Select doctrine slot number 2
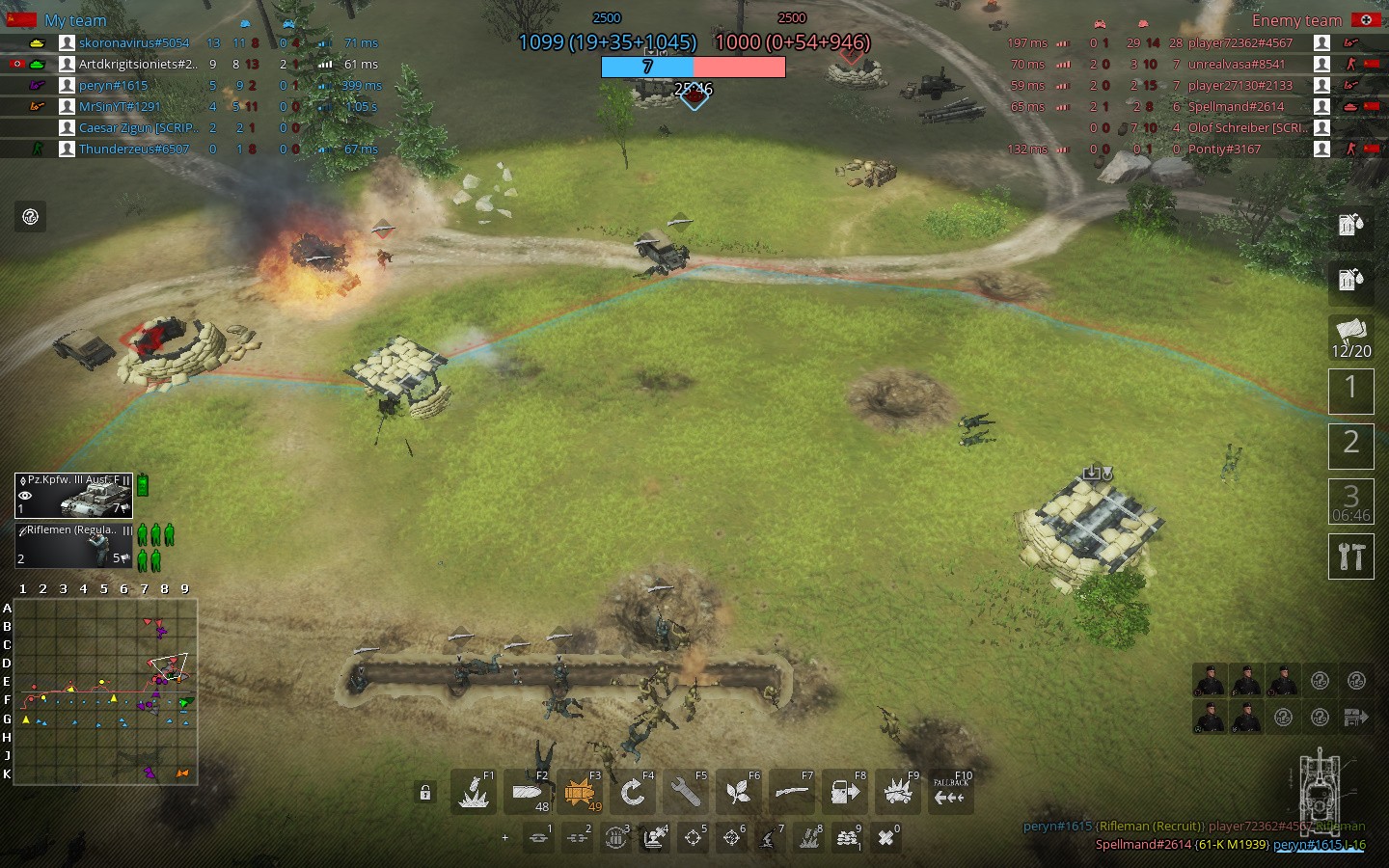1389x868 pixels. click(1350, 446)
